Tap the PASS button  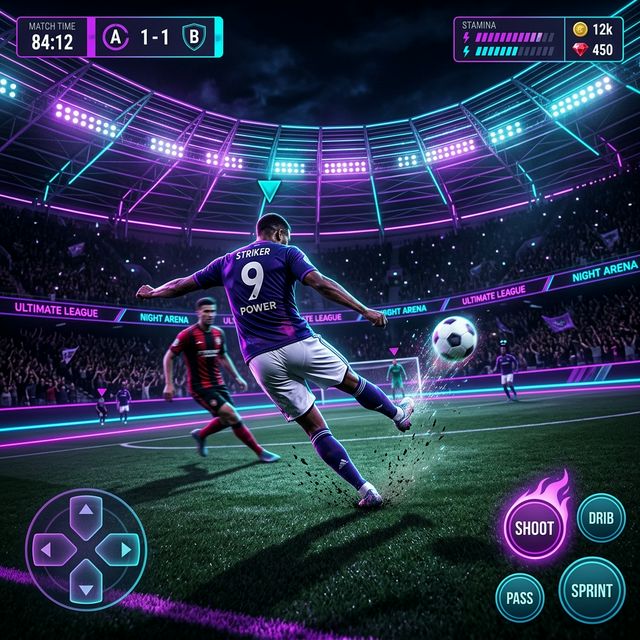tap(520, 596)
